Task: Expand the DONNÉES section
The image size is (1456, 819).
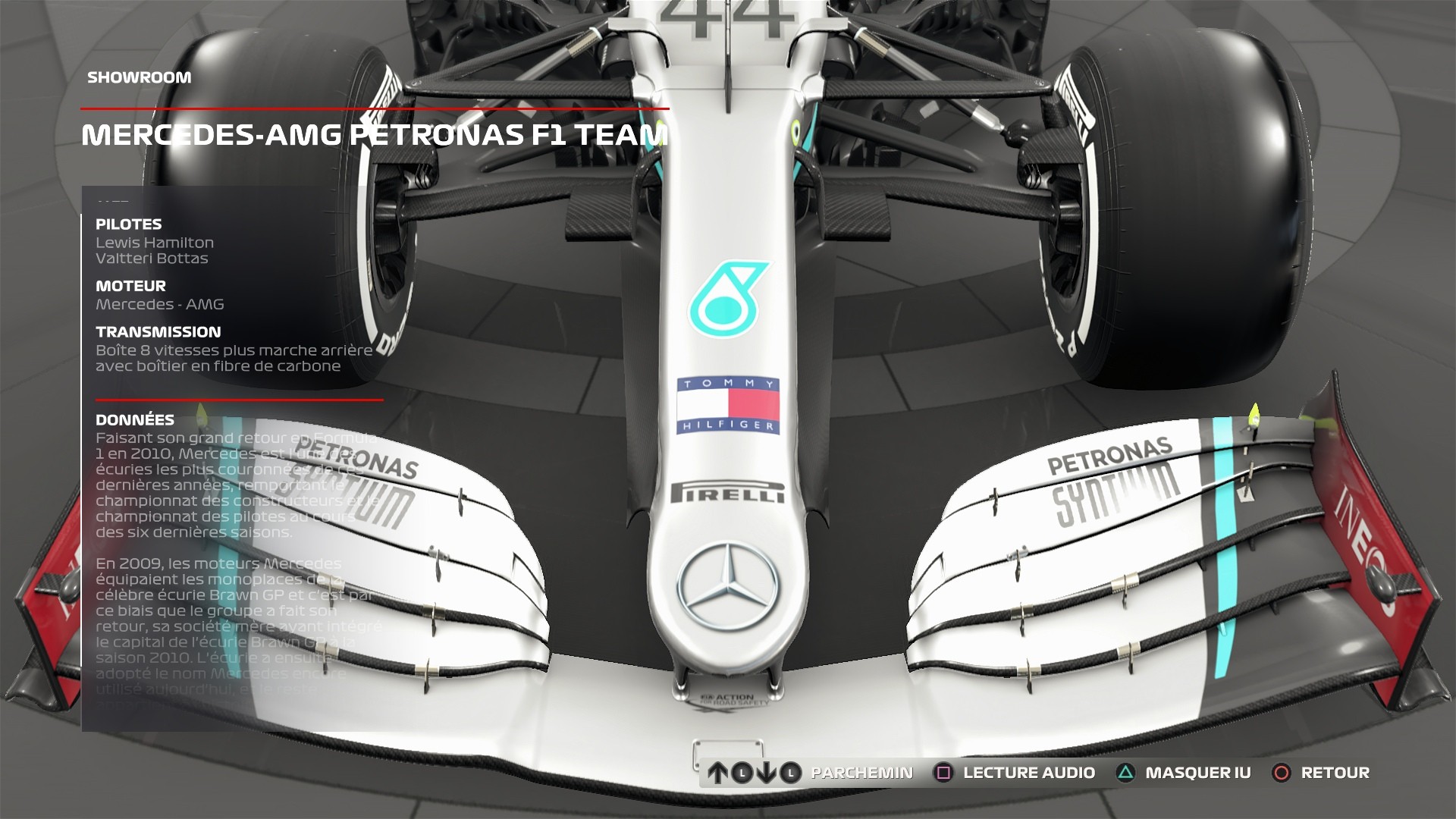Action: [x=134, y=419]
